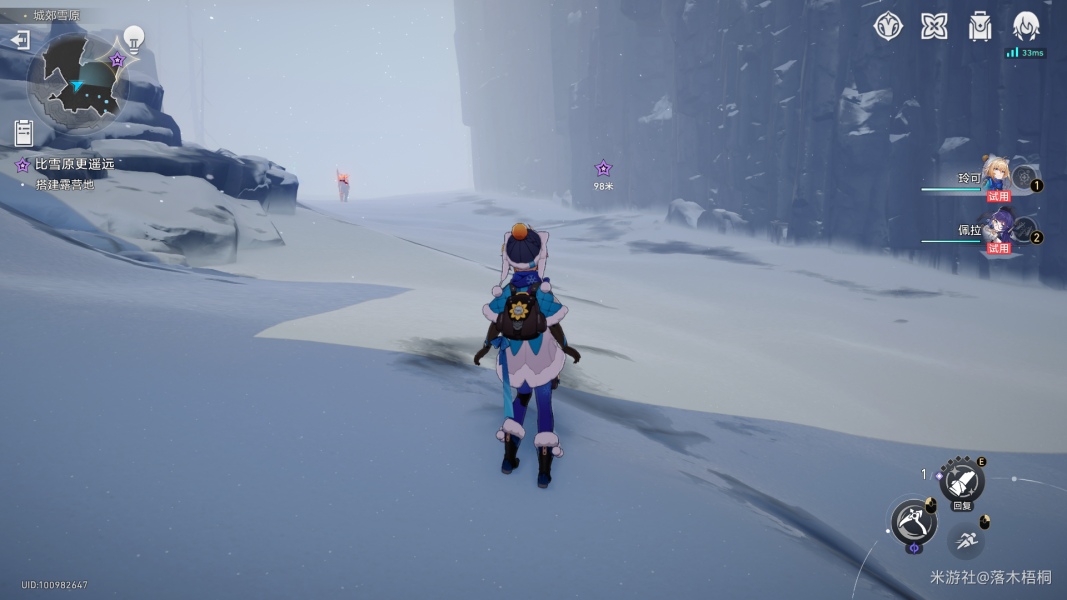Image resolution: width=1067 pixels, height=600 pixels.
Task: Open the compass emblem menu icon
Action: point(888,27)
